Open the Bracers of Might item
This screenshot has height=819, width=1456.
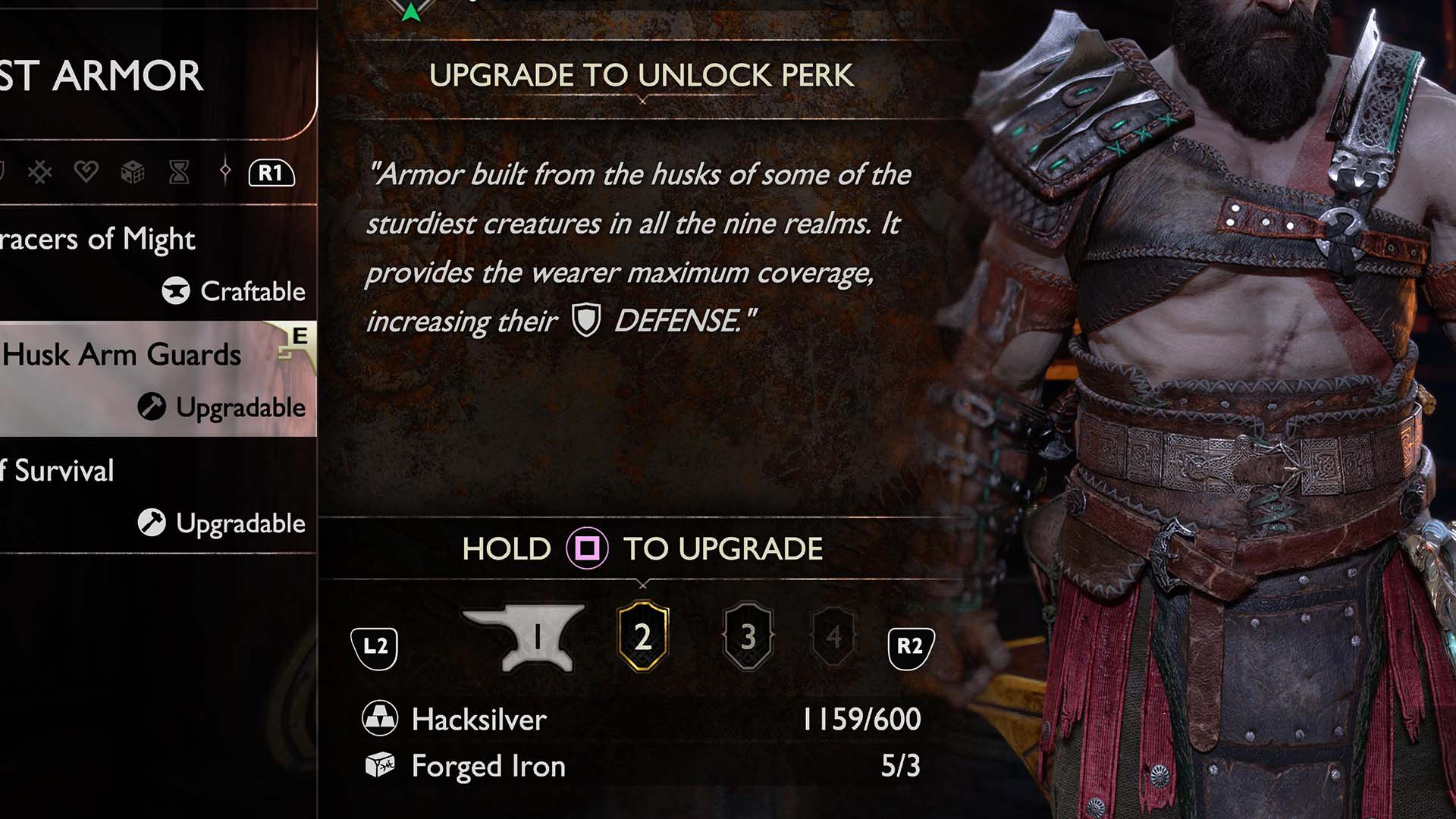[99, 240]
